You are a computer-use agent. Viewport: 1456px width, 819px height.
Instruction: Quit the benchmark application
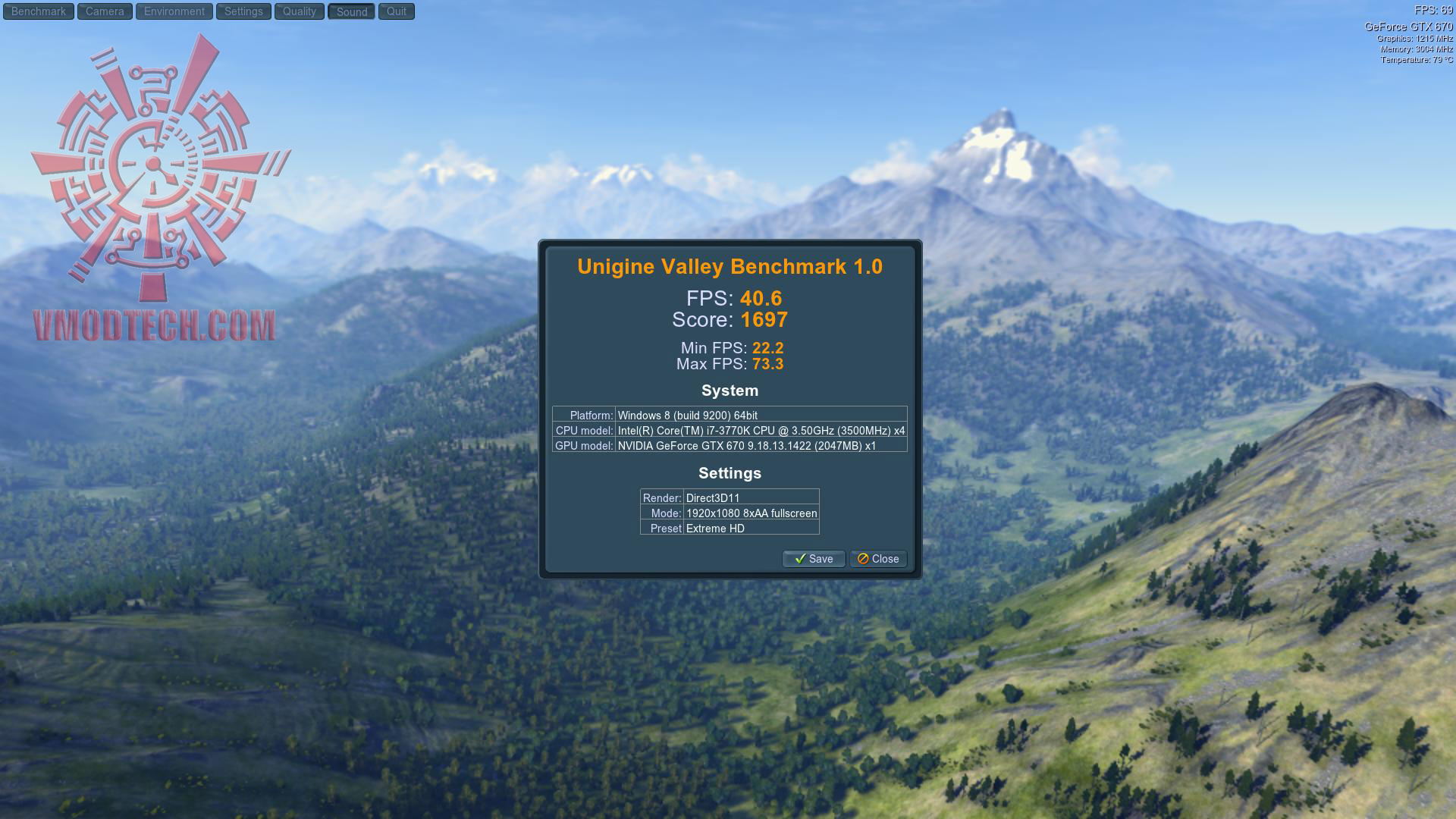coord(397,11)
